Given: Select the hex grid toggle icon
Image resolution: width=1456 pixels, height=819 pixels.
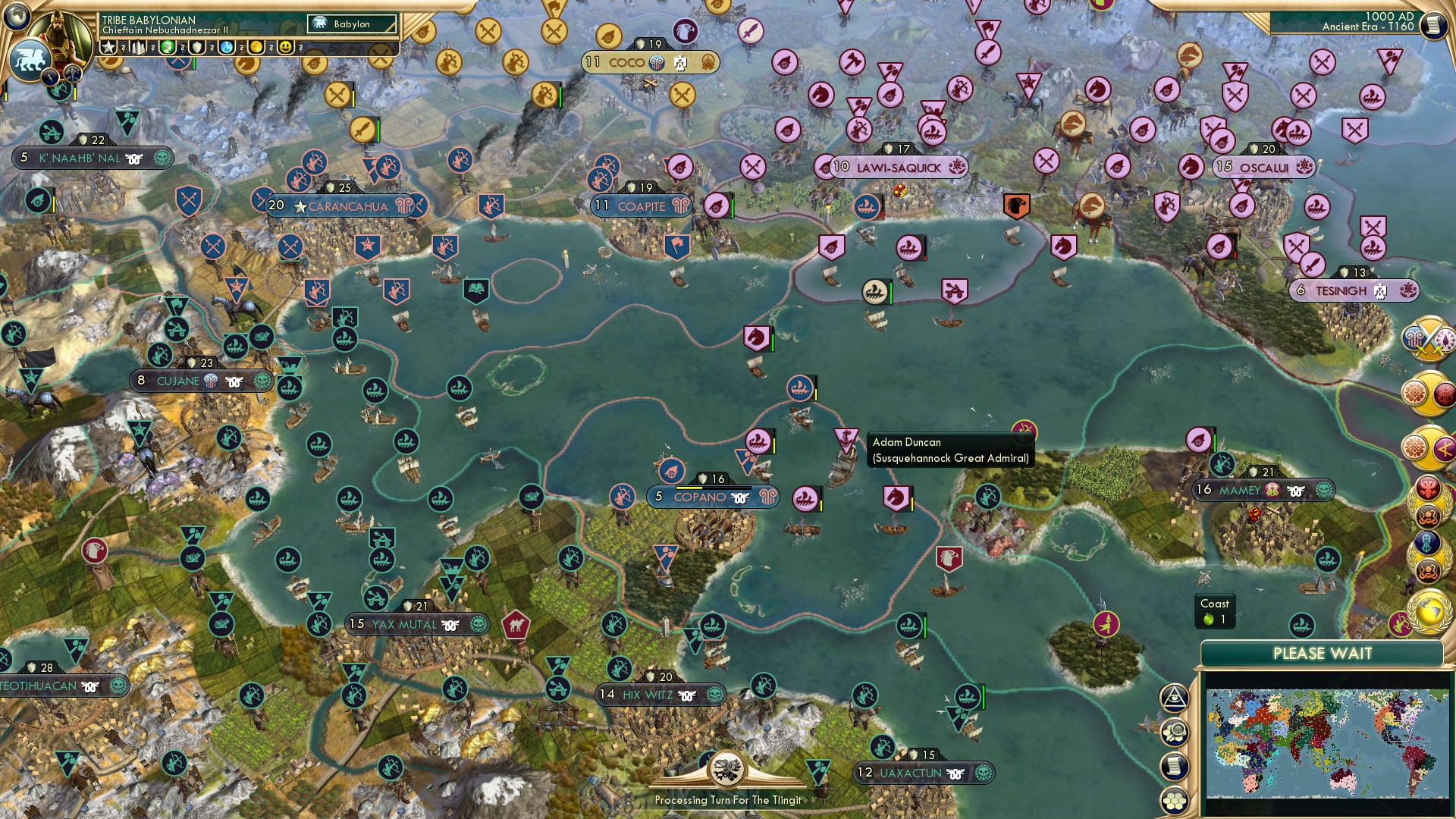Looking at the screenshot, I should tap(1174, 800).
